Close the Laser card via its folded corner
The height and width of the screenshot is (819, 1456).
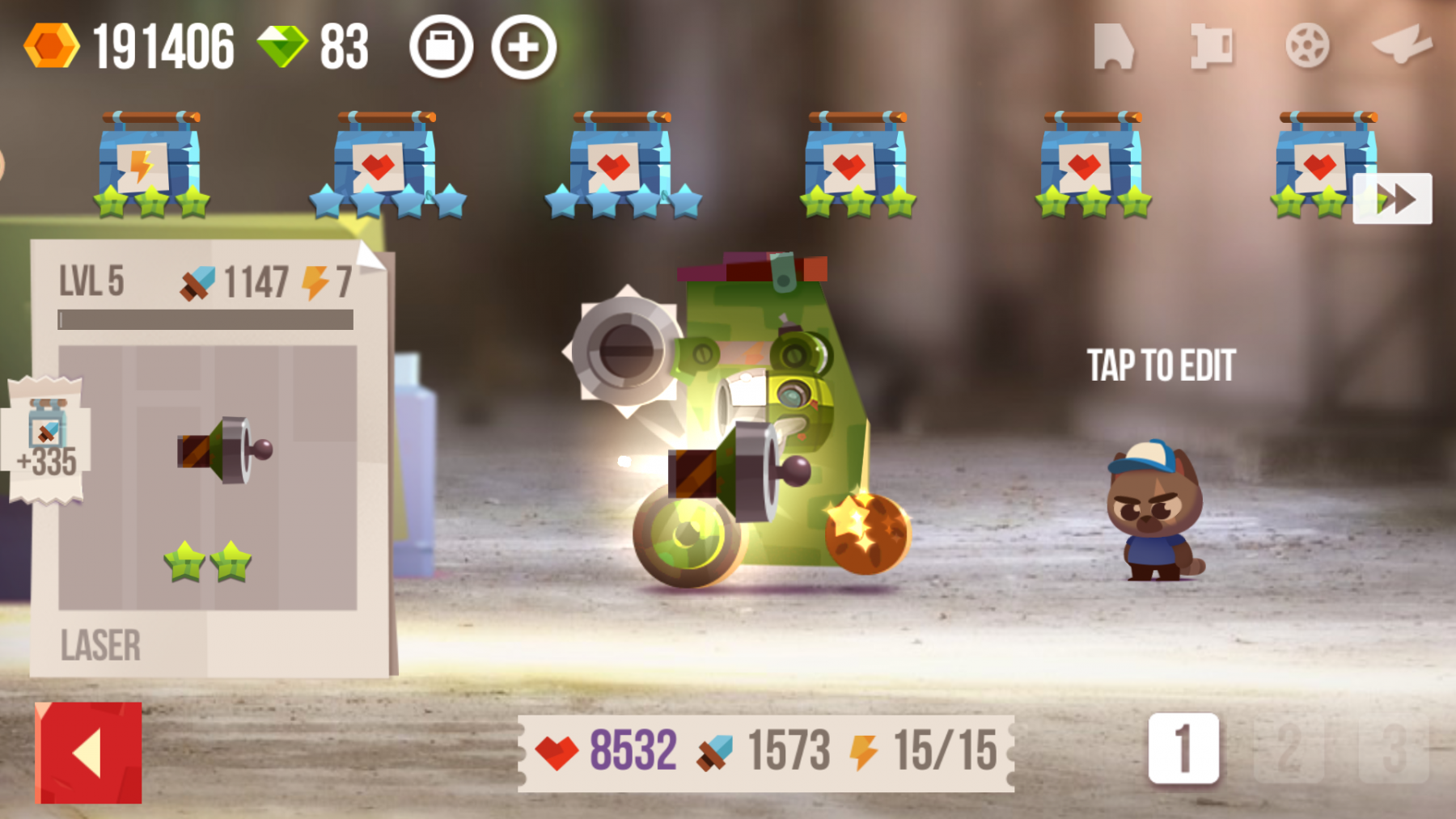point(370,257)
